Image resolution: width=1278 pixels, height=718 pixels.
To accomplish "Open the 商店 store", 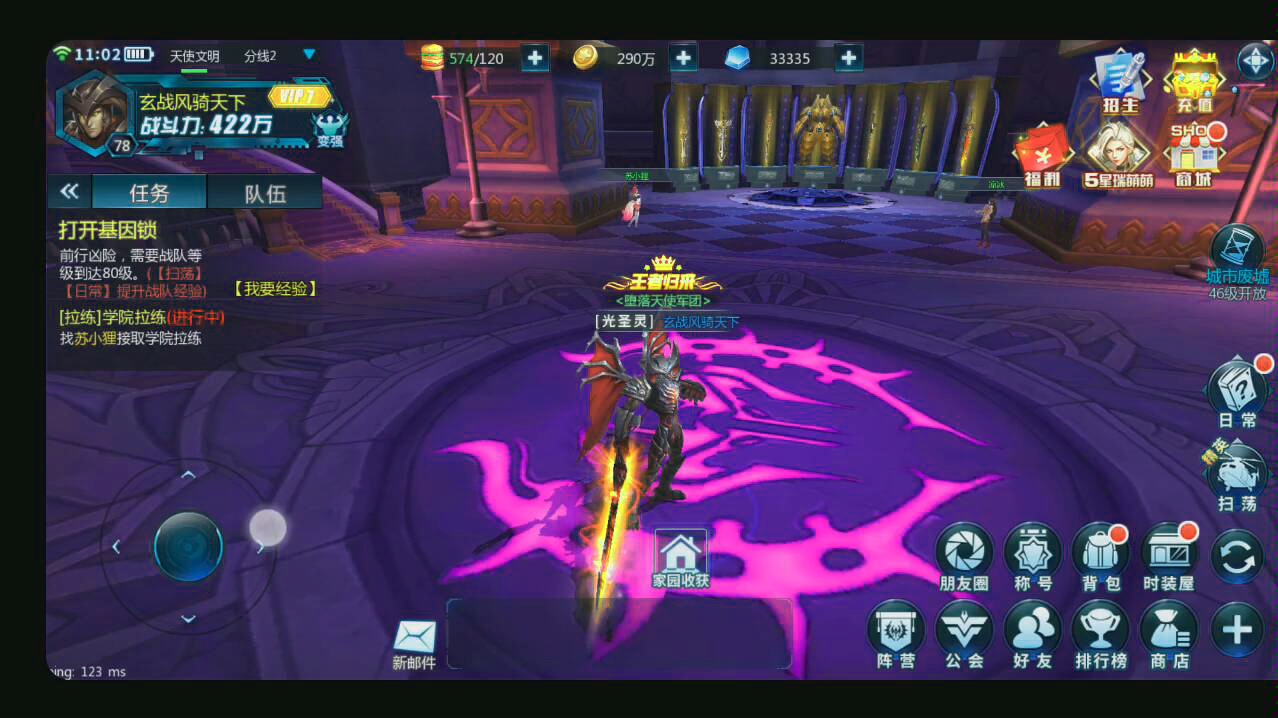I will pyautogui.click(x=1168, y=634).
